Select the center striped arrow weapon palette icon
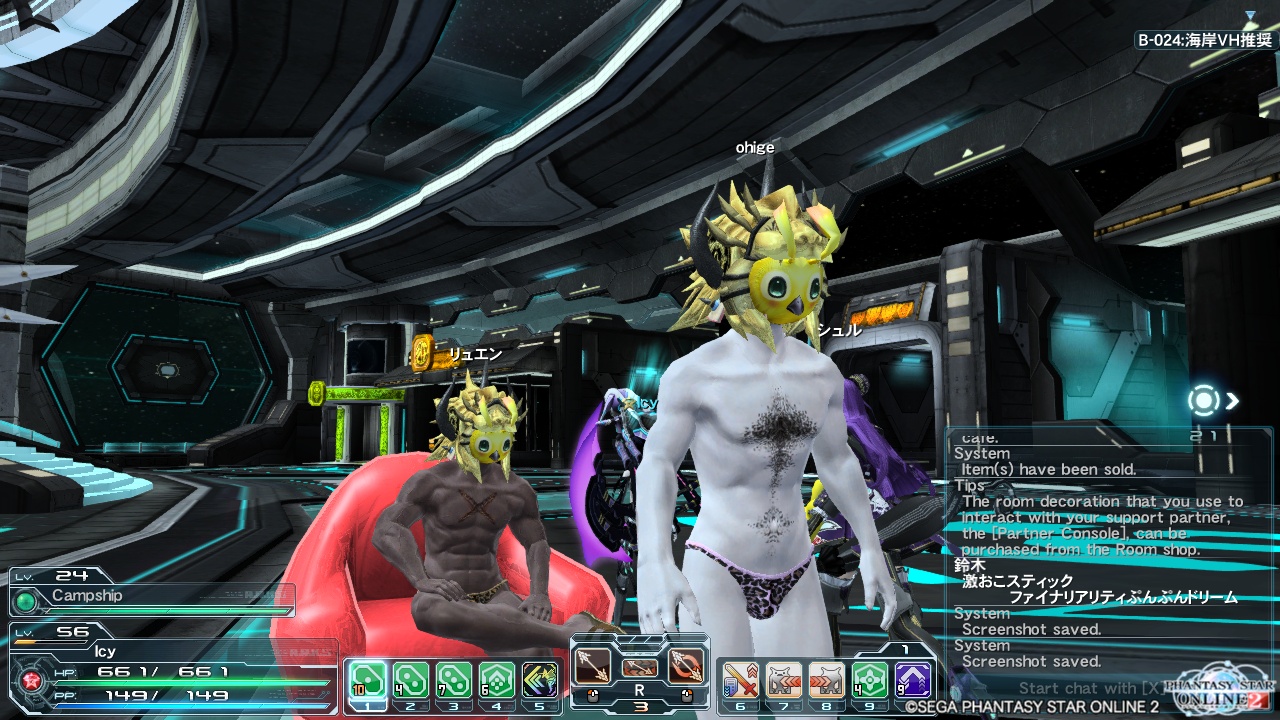Image resolution: width=1280 pixels, height=720 pixels. pos(639,667)
